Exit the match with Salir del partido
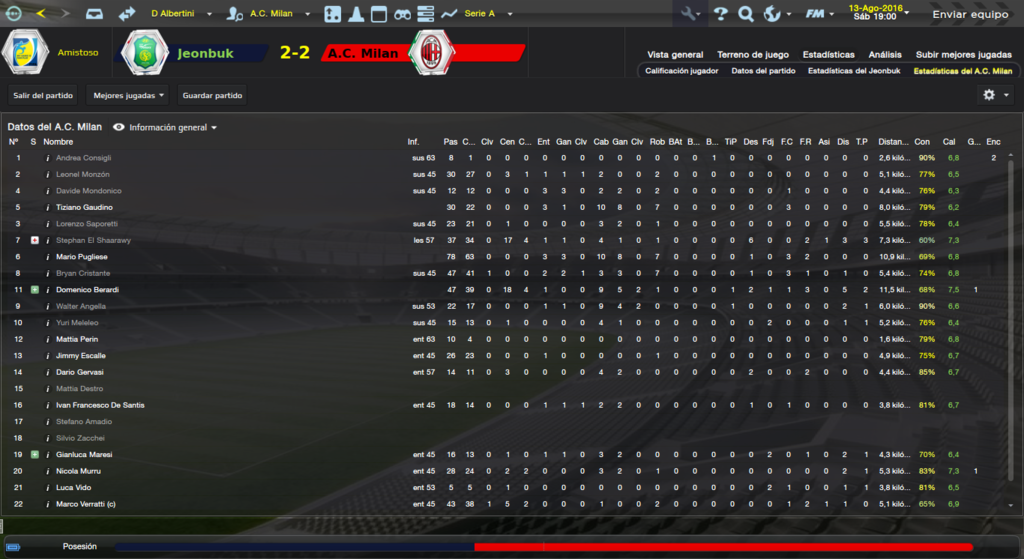1024x559 pixels. point(41,95)
